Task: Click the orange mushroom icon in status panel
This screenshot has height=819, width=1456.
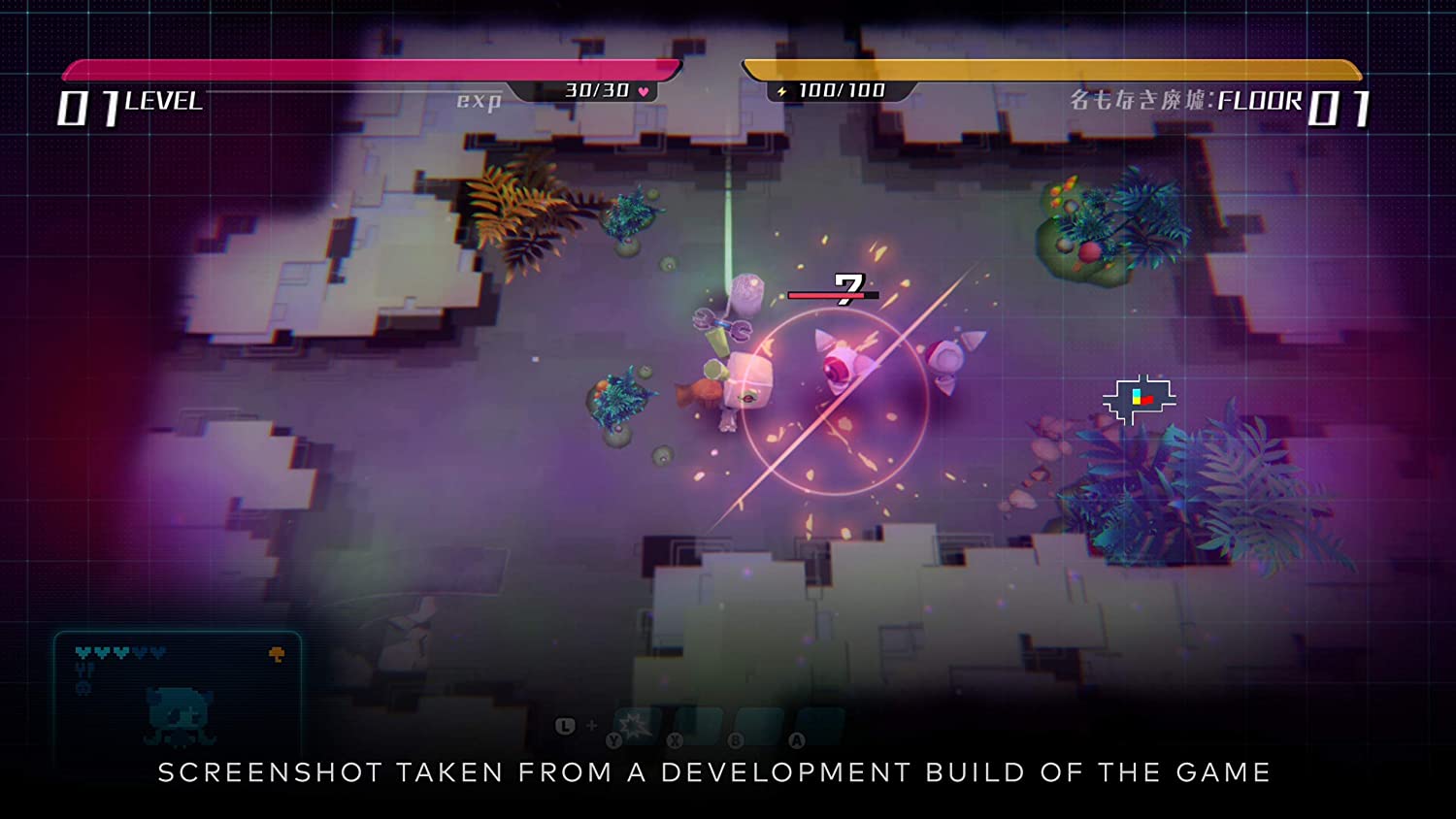Action: [277, 655]
